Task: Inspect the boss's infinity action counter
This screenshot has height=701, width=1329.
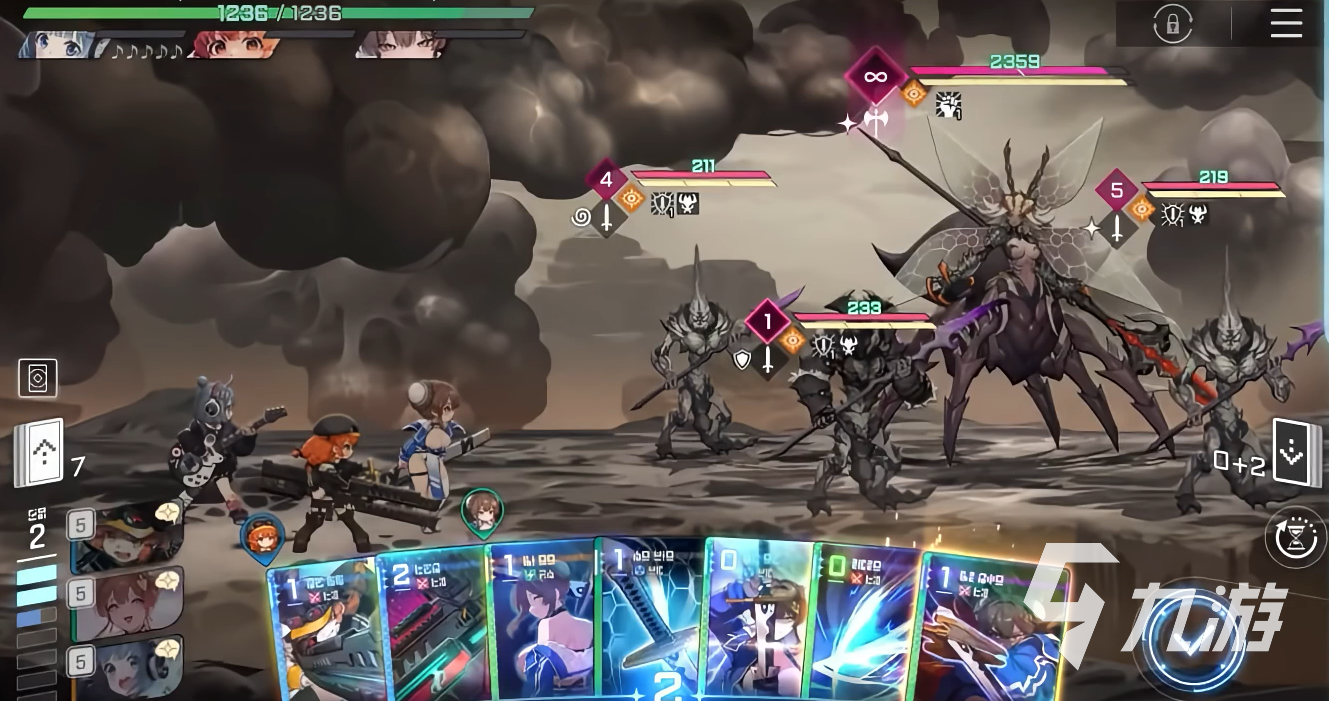Action: 875,76
